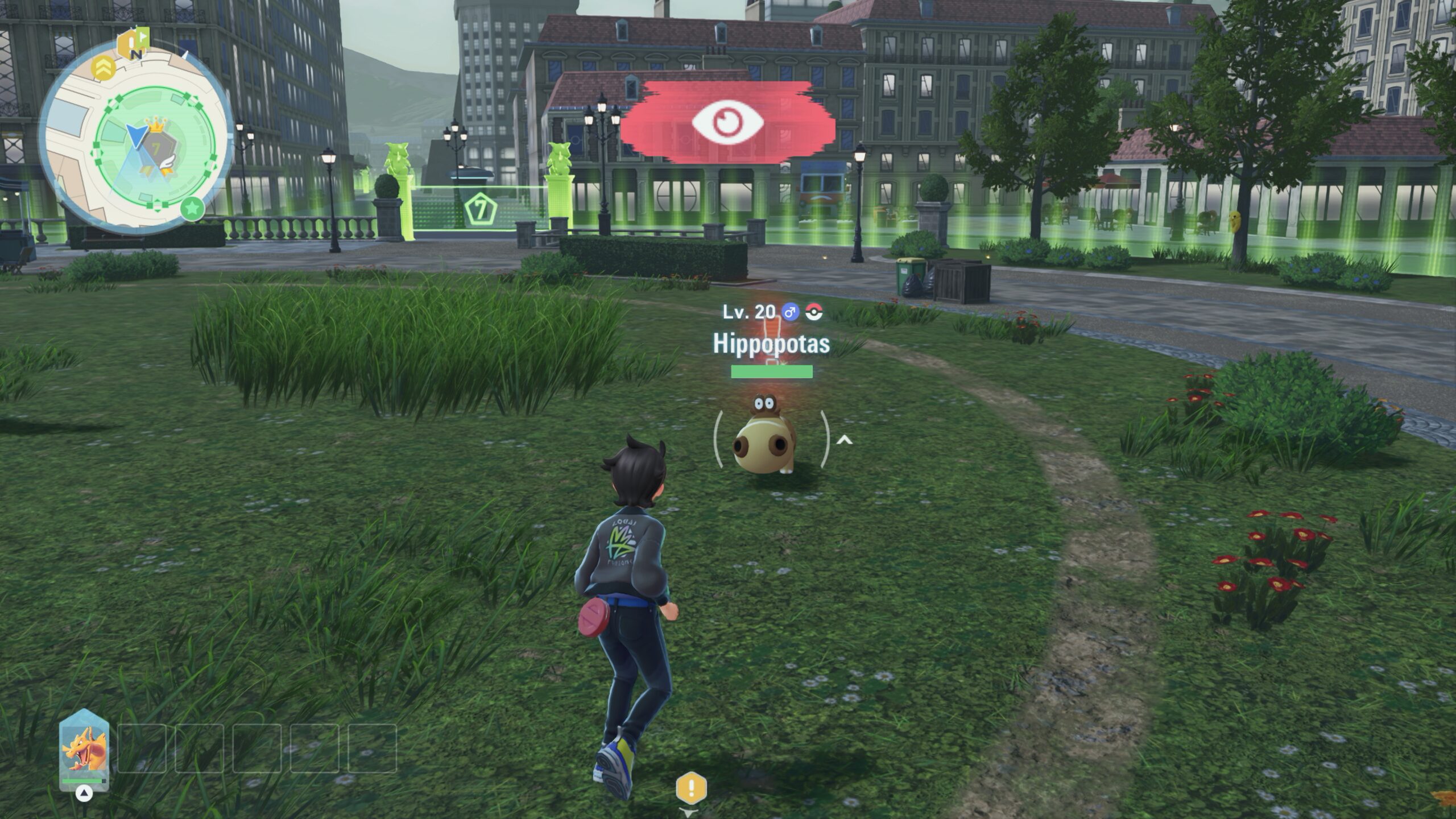
Task: Click the yellow double-chevron marker on minimap
Action: click(x=104, y=68)
